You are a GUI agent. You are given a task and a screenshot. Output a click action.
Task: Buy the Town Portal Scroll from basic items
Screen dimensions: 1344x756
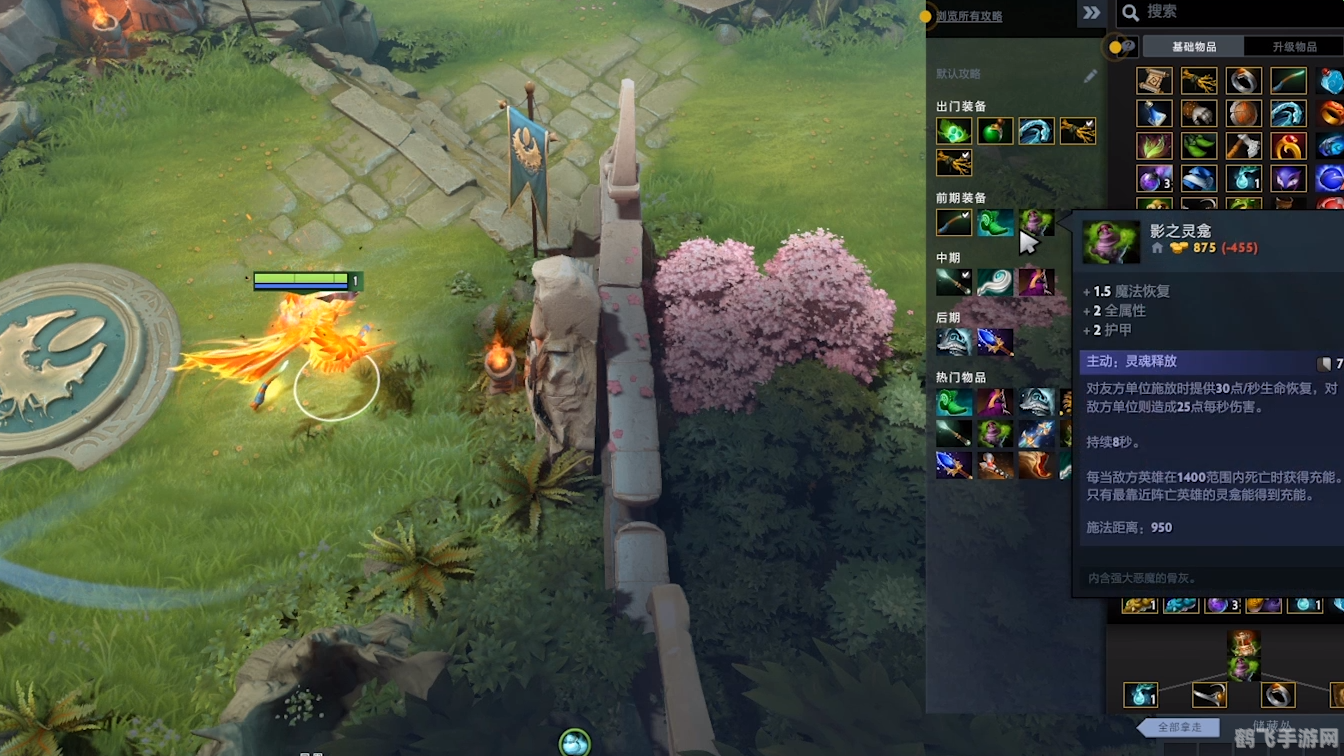click(1154, 81)
